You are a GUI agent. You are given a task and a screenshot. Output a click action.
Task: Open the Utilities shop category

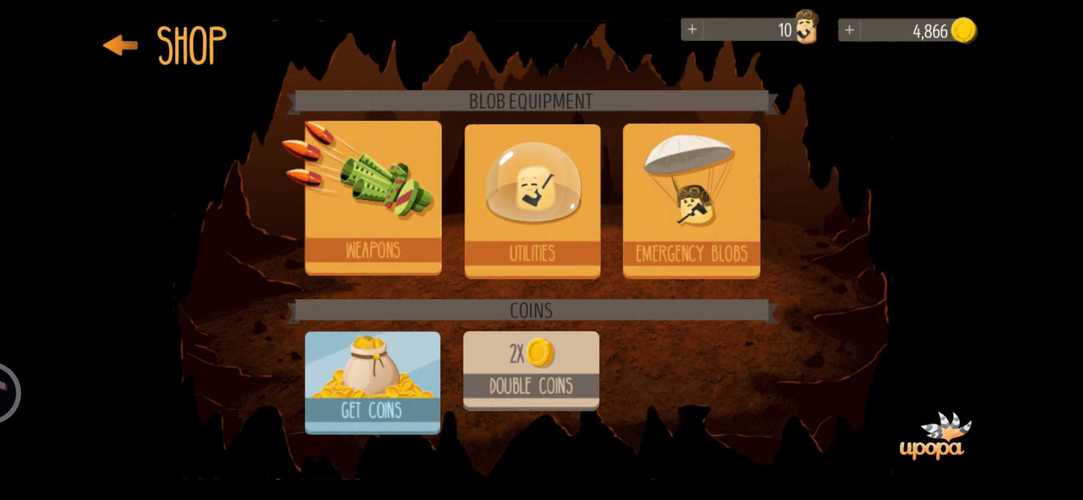532,200
